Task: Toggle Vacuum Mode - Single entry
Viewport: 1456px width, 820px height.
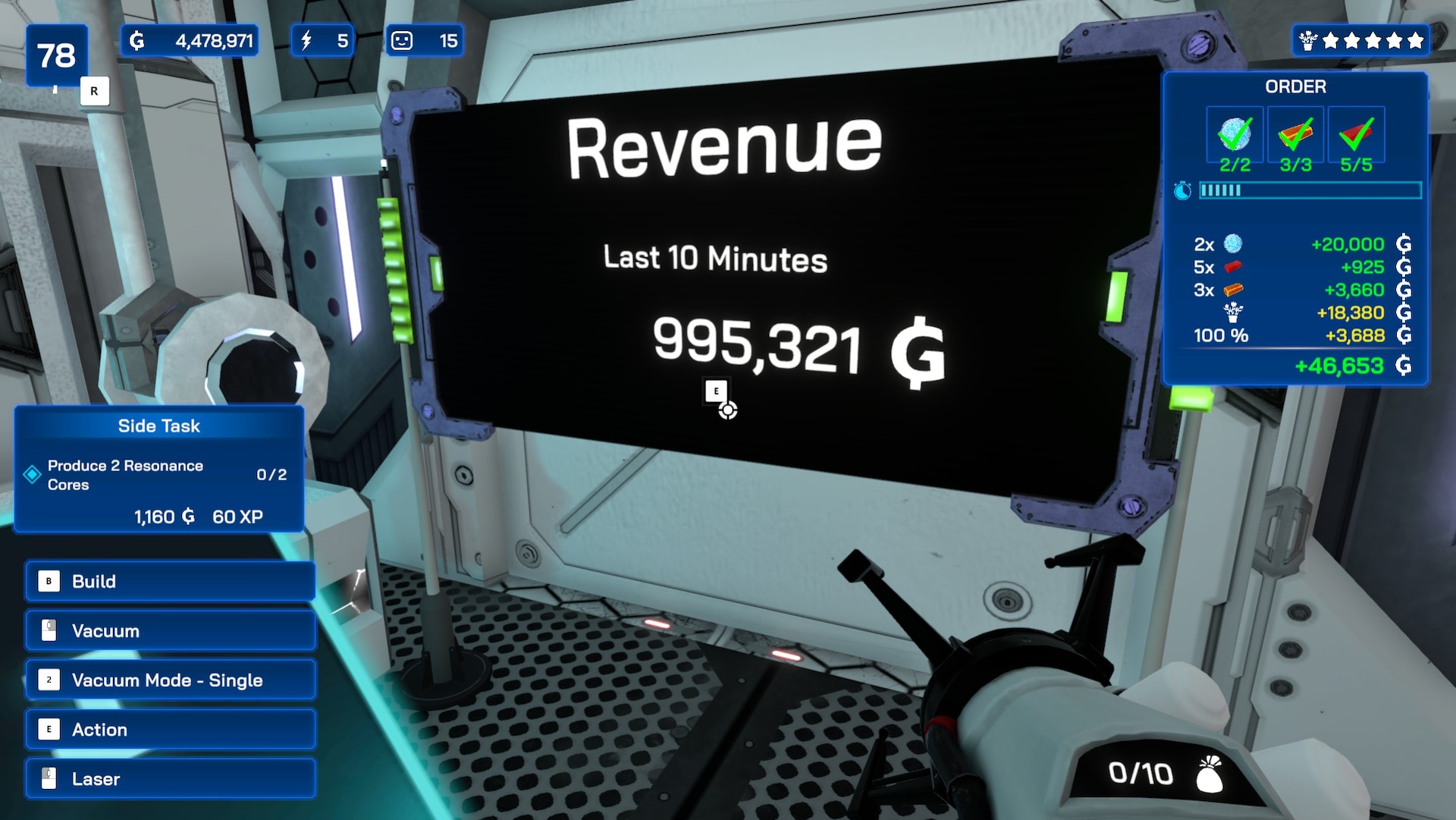Action: click(x=170, y=680)
